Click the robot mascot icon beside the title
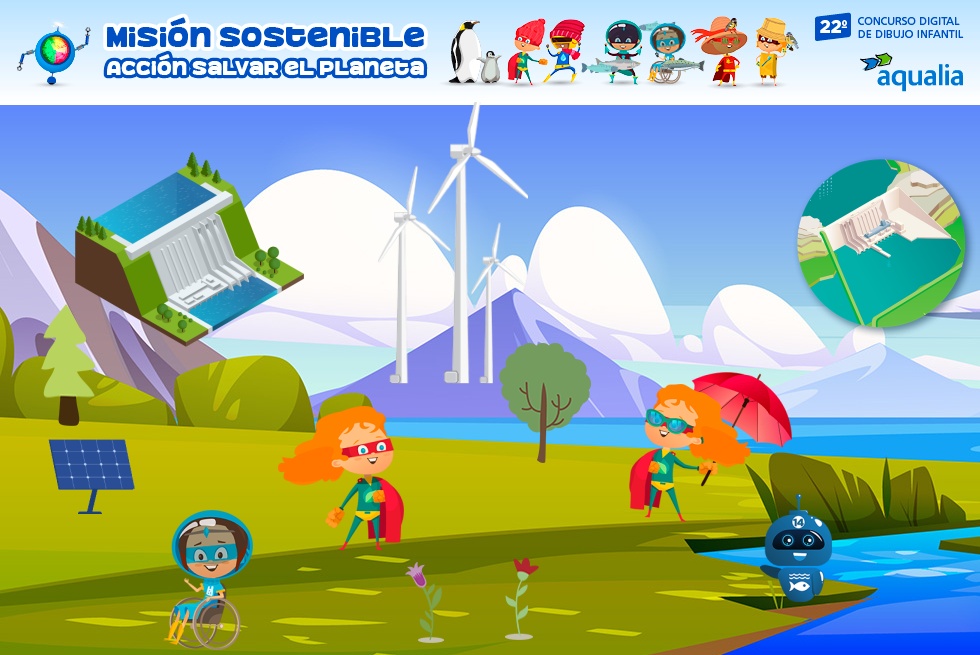This screenshot has height=655, width=980. tap(54, 54)
